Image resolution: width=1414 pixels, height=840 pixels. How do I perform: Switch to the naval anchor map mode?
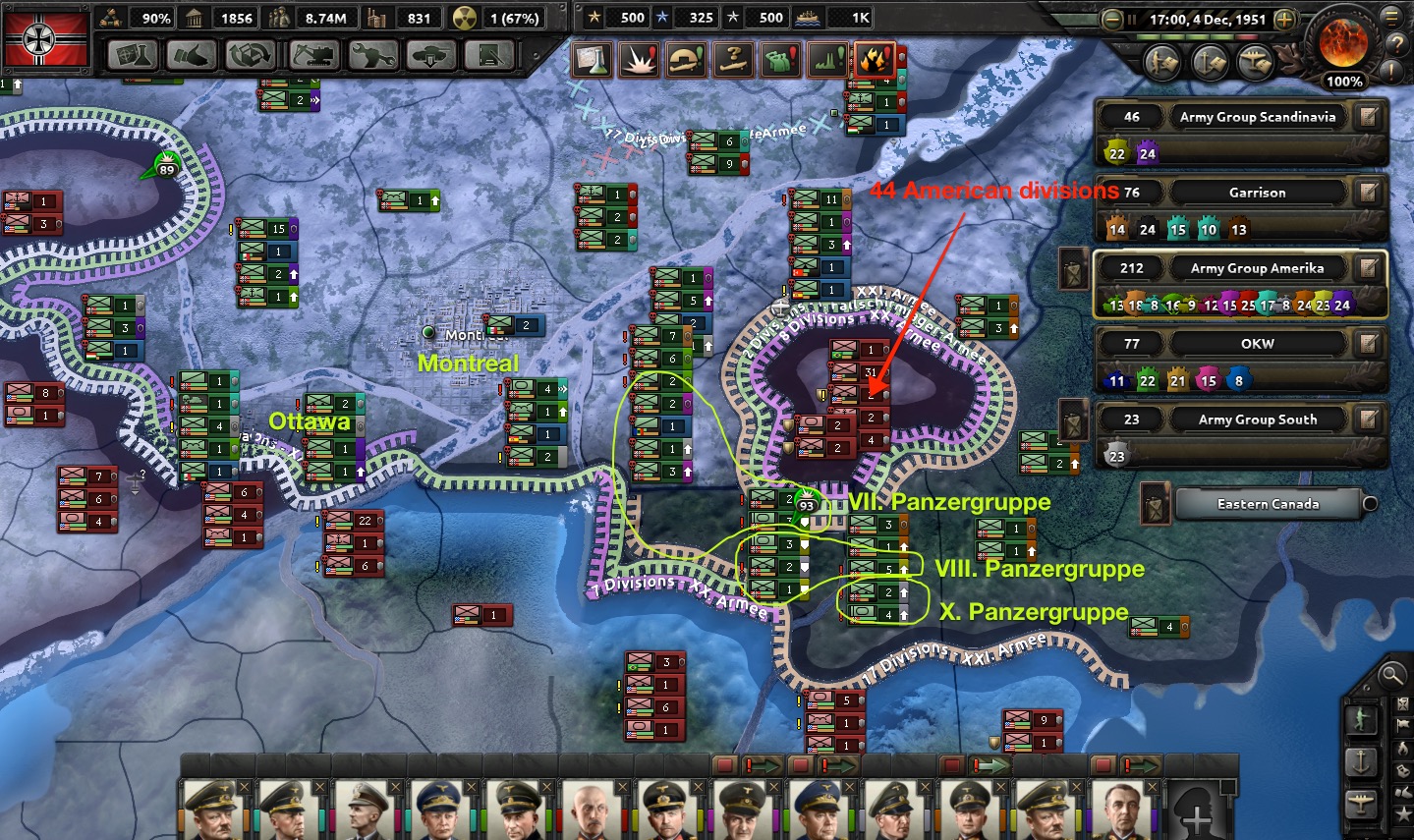click(1361, 760)
